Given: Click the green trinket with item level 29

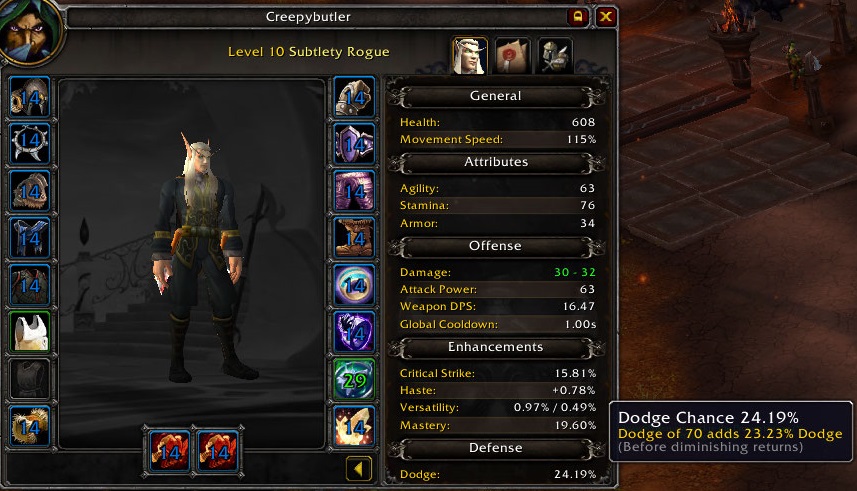Looking at the screenshot, I should tap(354, 378).
